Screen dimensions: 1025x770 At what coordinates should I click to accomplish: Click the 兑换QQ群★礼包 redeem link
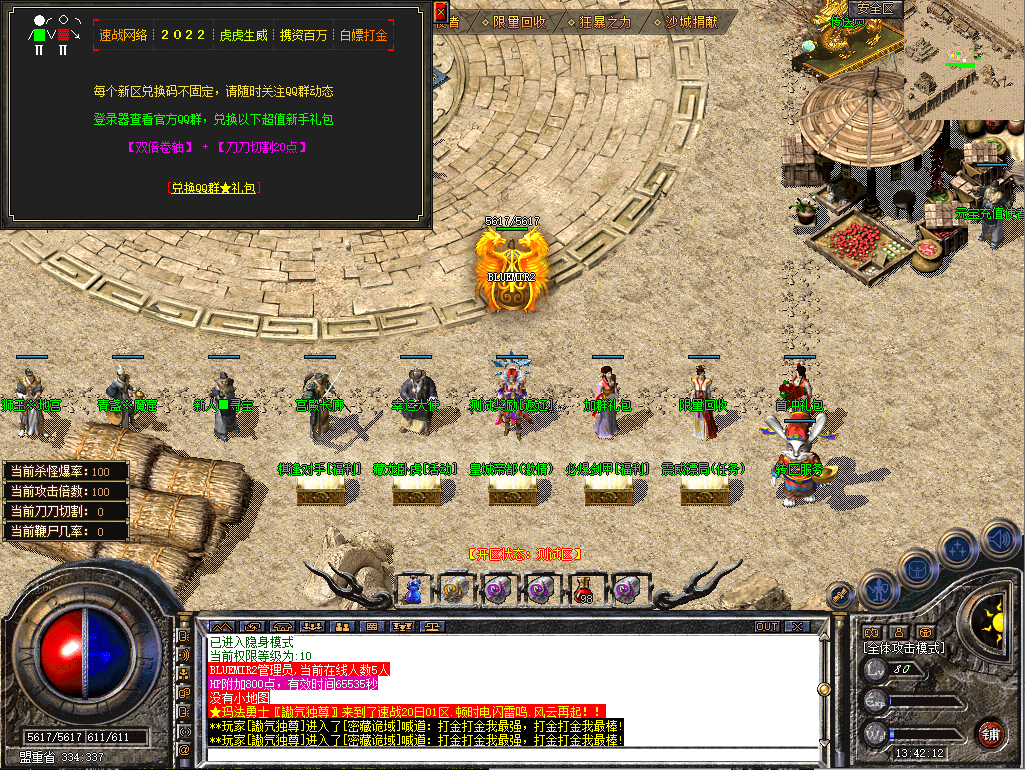pyautogui.click(x=213, y=187)
